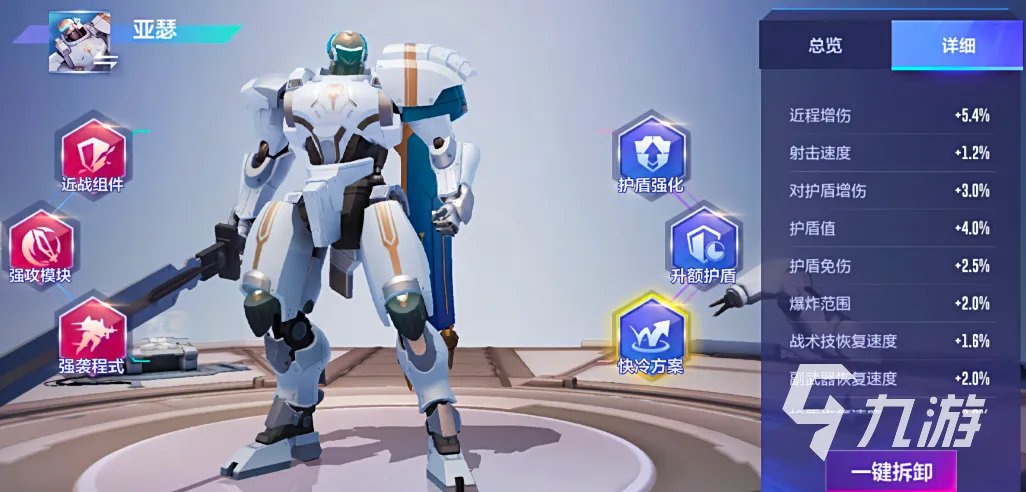Open the 近战组件 module slot

coord(93,153)
